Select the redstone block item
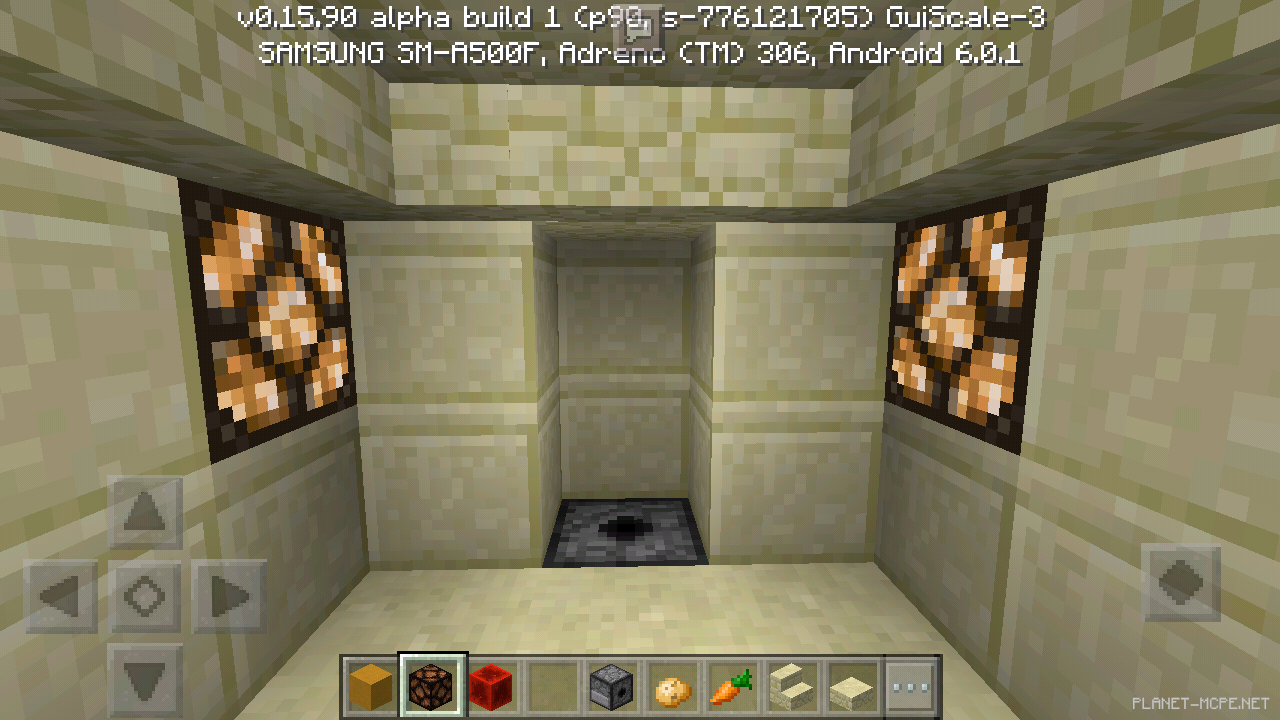 tap(490, 686)
